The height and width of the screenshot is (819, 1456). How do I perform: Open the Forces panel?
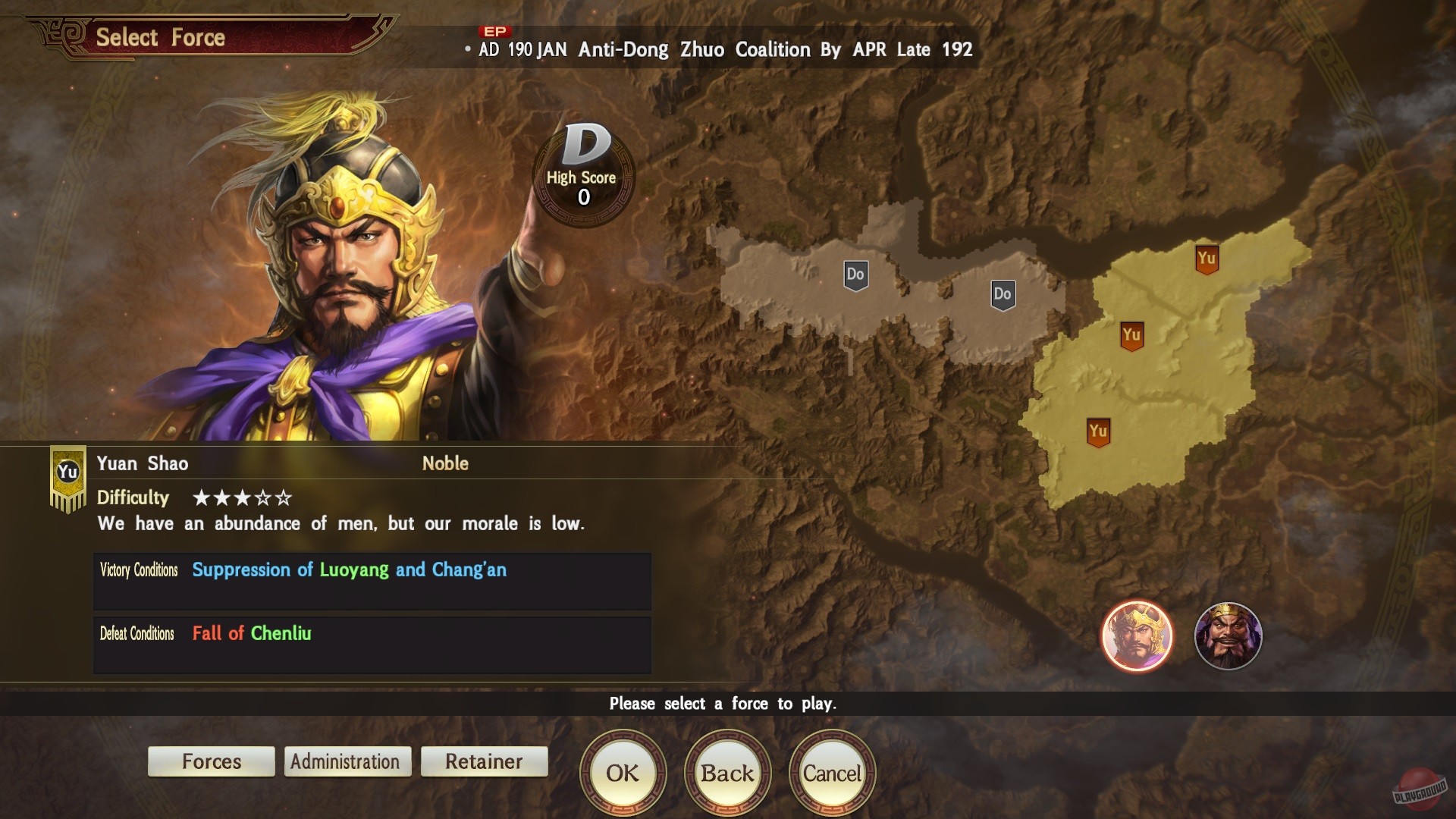pyautogui.click(x=211, y=761)
